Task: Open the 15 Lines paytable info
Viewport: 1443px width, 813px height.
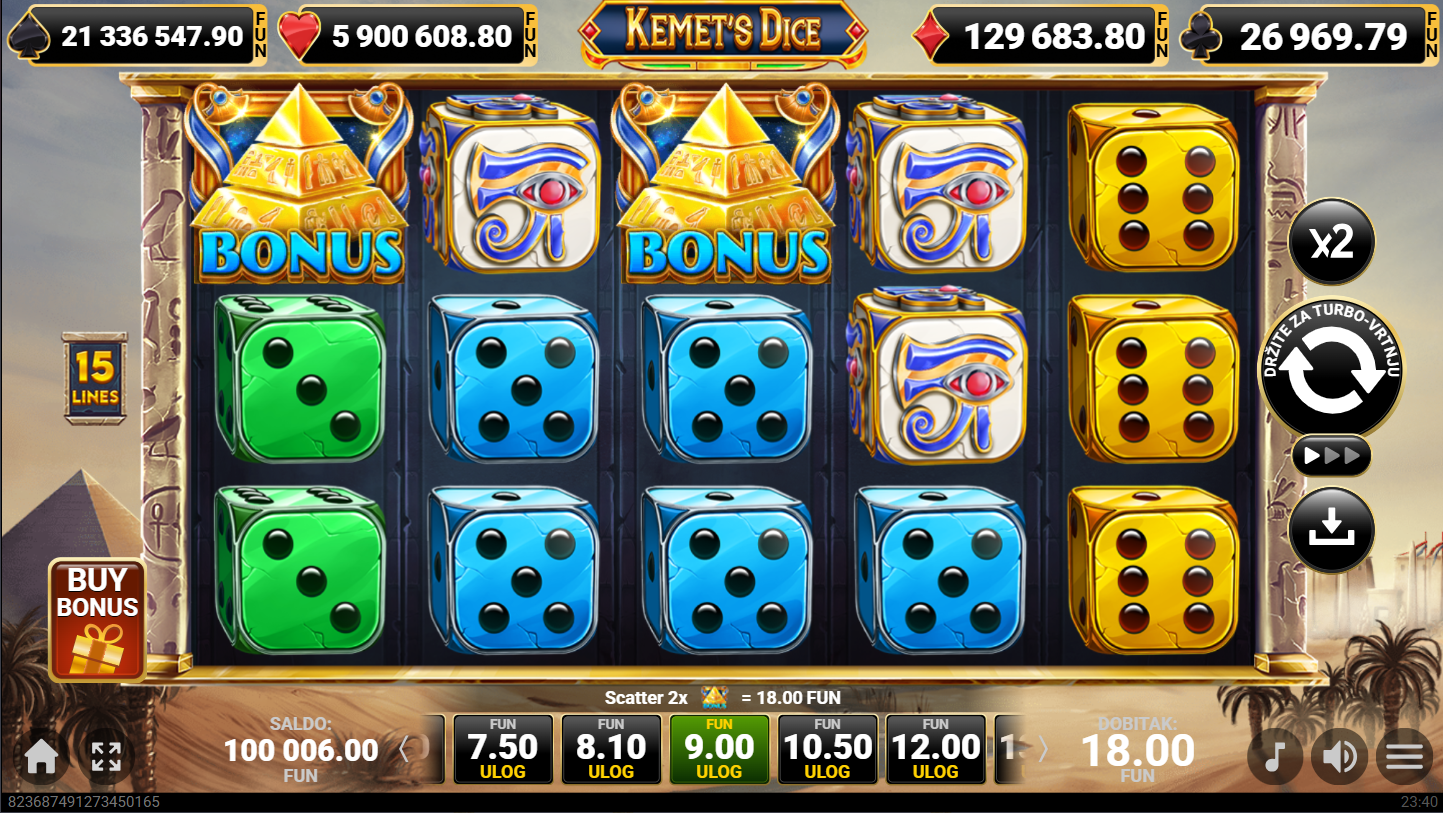Action: (x=95, y=379)
